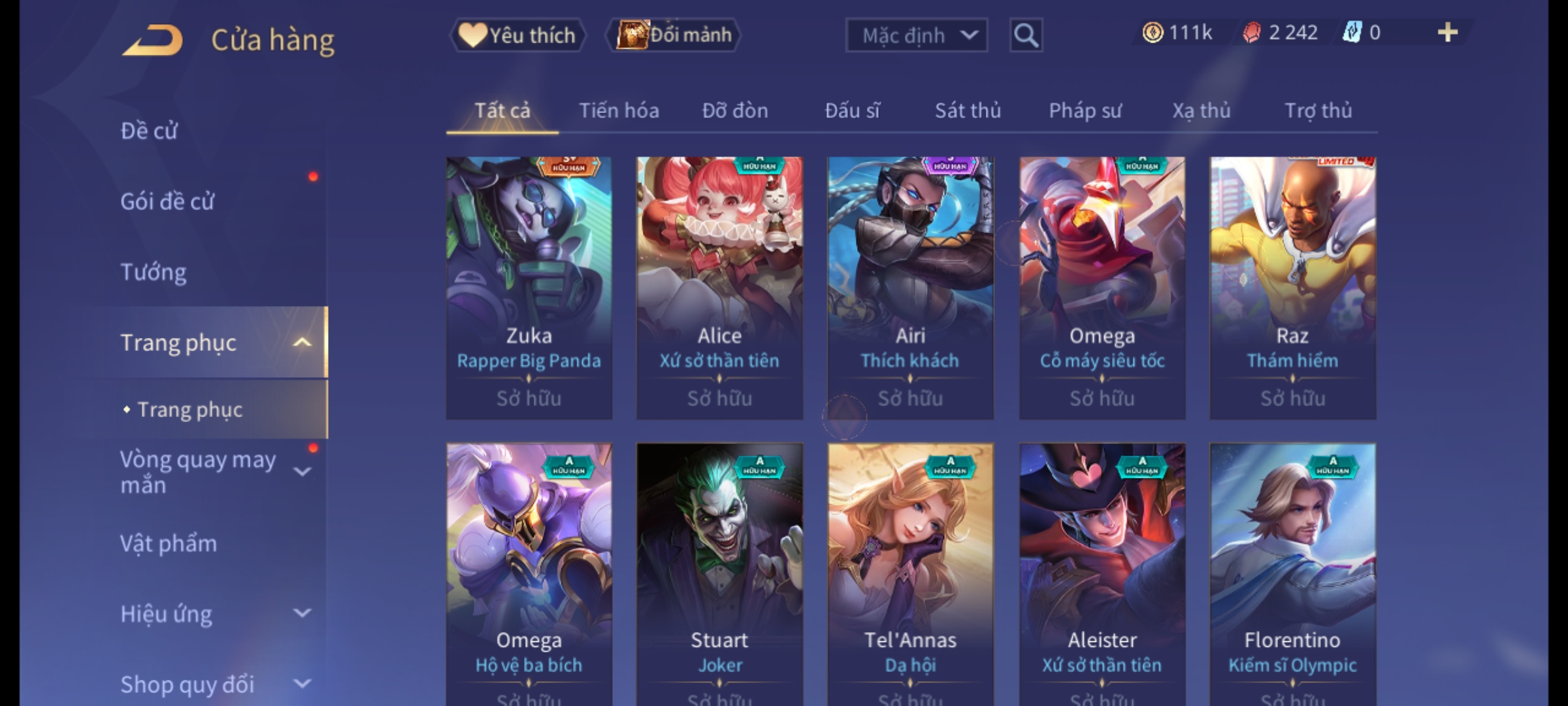This screenshot has height=706, width=1568.
Task: Open the Yêu thích favorites list
Action: pos(518,35)
